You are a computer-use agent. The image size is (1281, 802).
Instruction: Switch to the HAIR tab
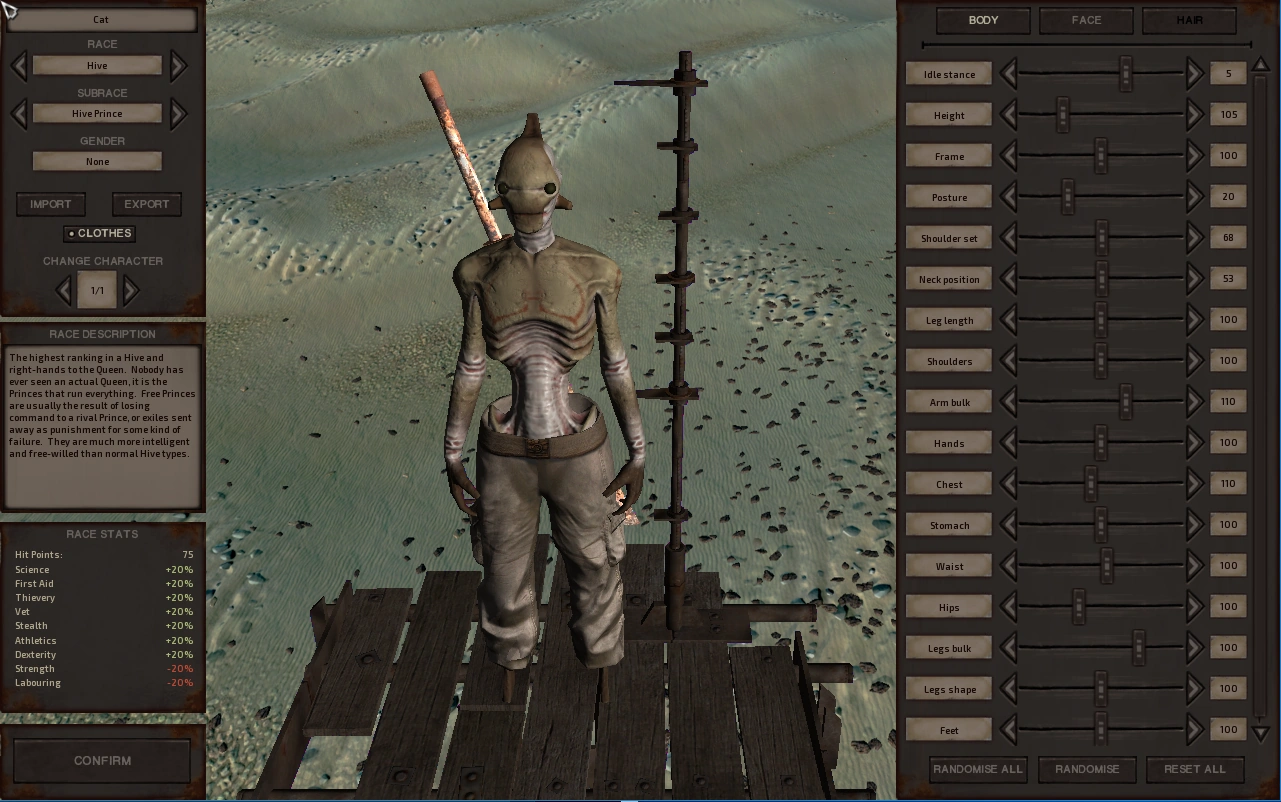(1189, 20)
